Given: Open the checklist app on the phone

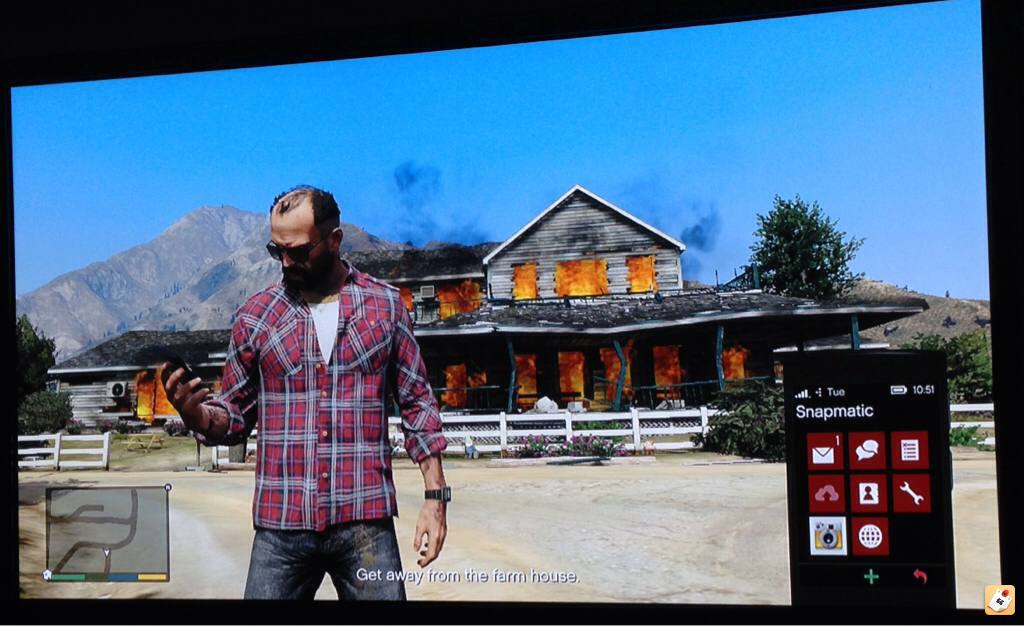Looking at the screenshot, I should (x=910, y=451).
